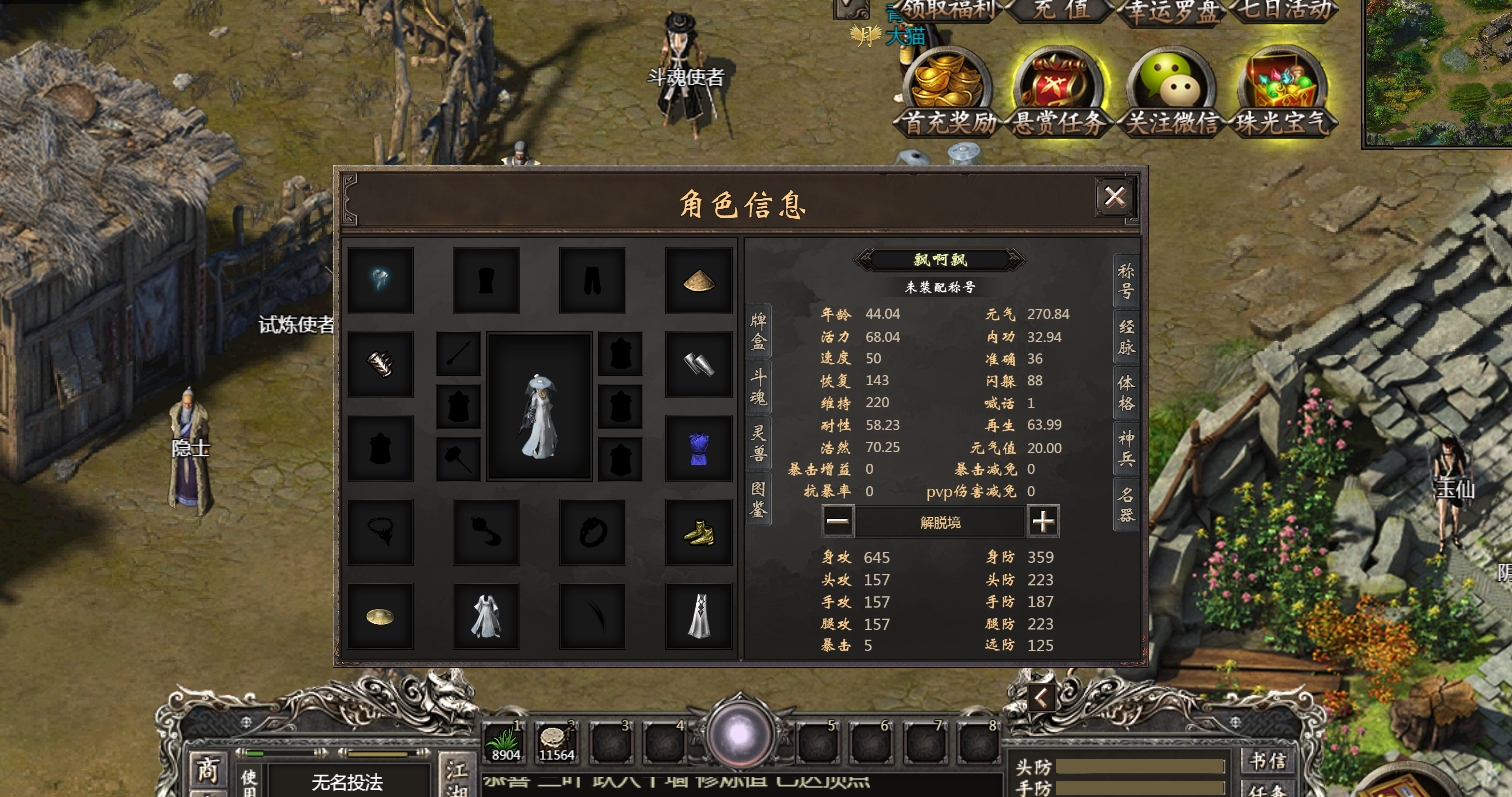Show the 图鉴 codex tab
Screen dimensions: 1512x797
pyautogui.click(x=759, y=498)
